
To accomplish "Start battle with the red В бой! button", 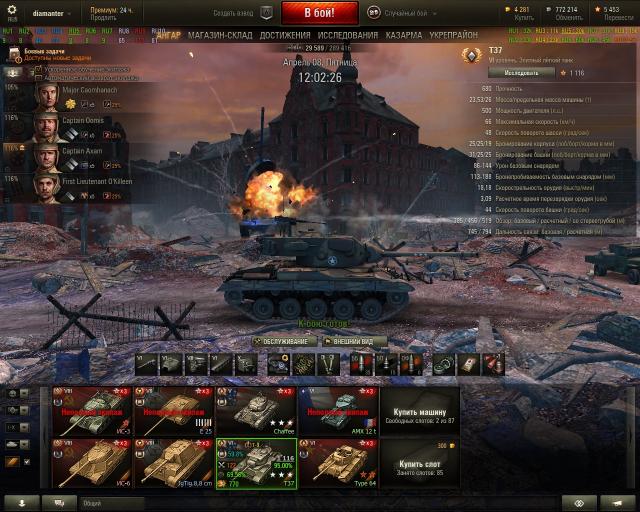I will coord(319,13).
